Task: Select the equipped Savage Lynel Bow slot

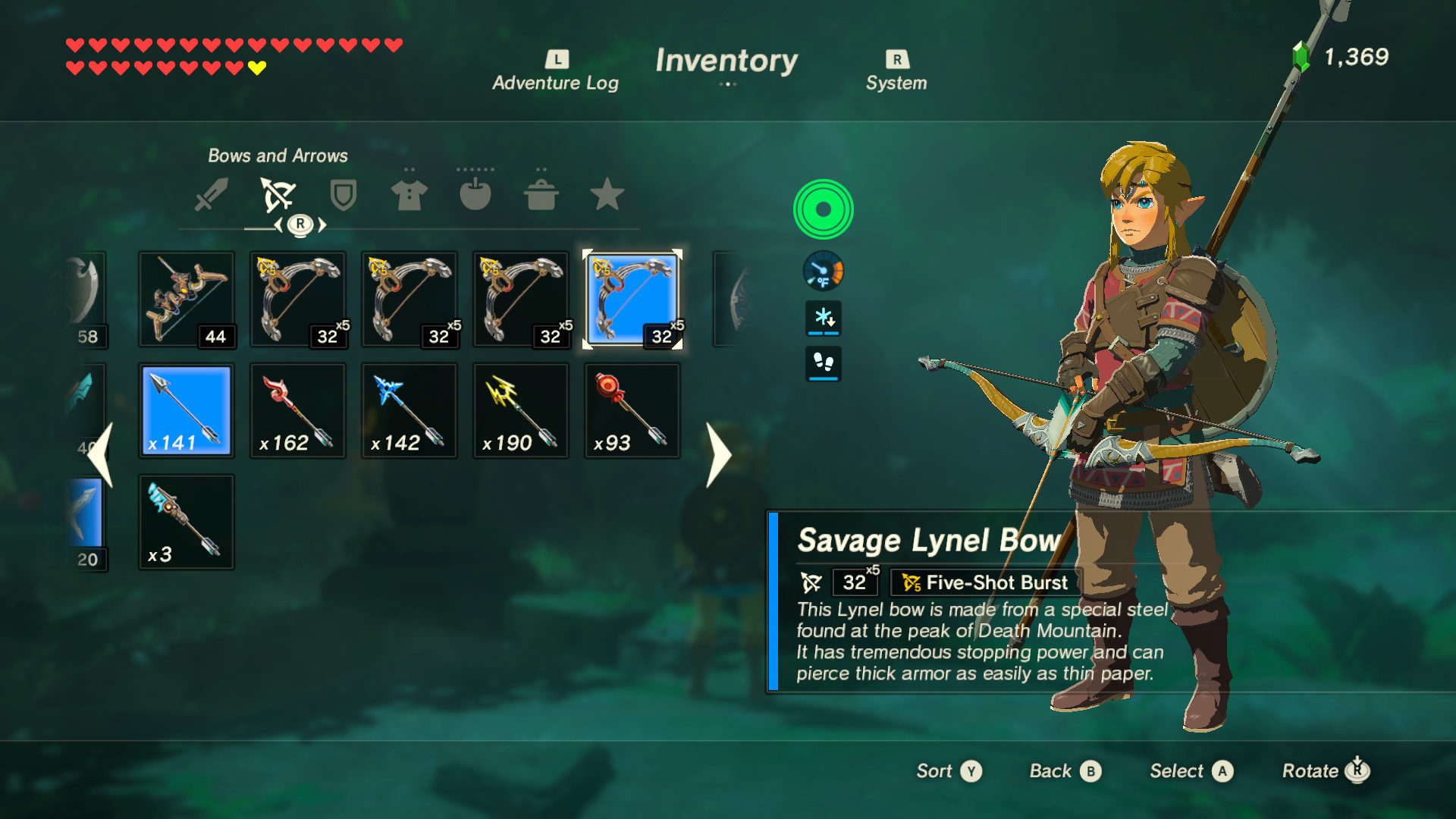Action: (632, 299)
